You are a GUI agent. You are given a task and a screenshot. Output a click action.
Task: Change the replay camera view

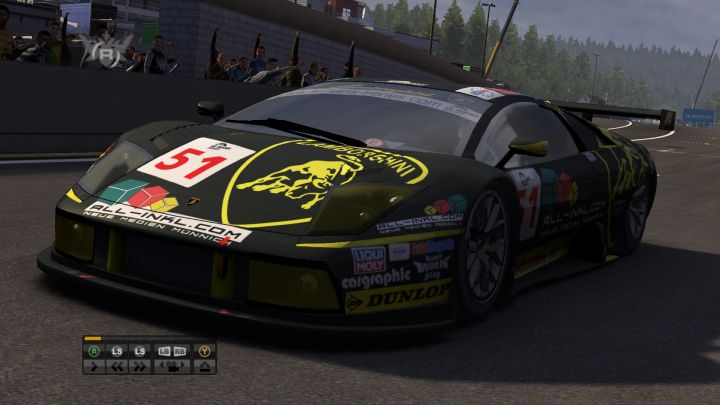172,366
